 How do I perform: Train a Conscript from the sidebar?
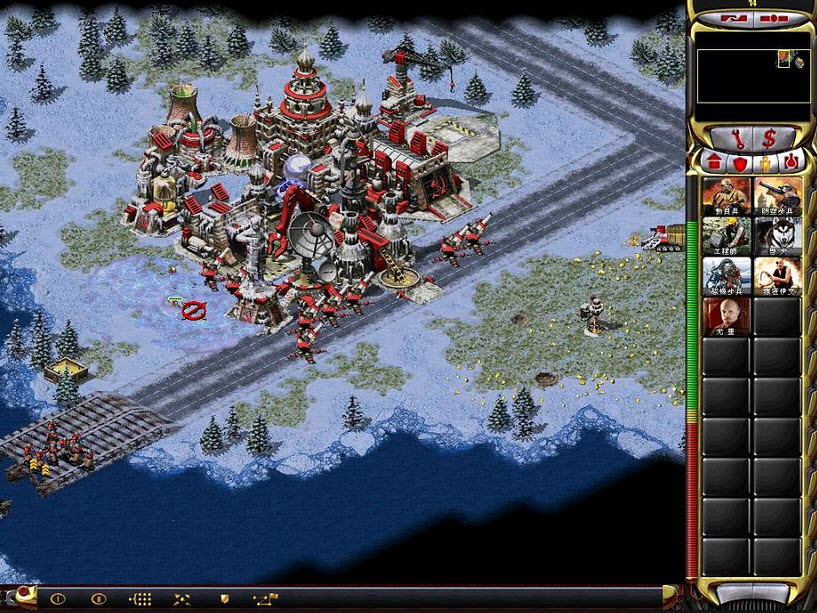click(727, 196)
